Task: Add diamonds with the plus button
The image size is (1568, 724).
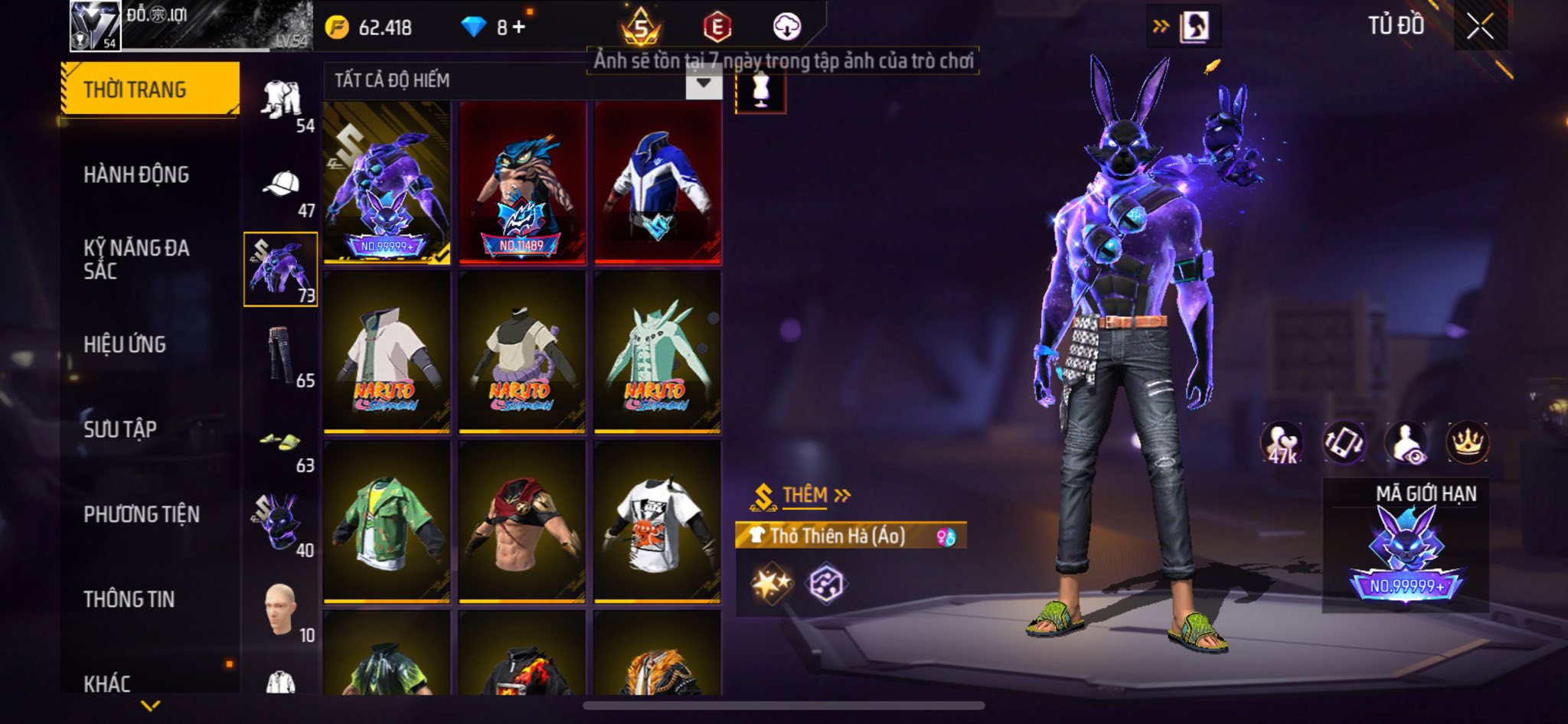Action: pyautogui.click(x=520, y=28)
